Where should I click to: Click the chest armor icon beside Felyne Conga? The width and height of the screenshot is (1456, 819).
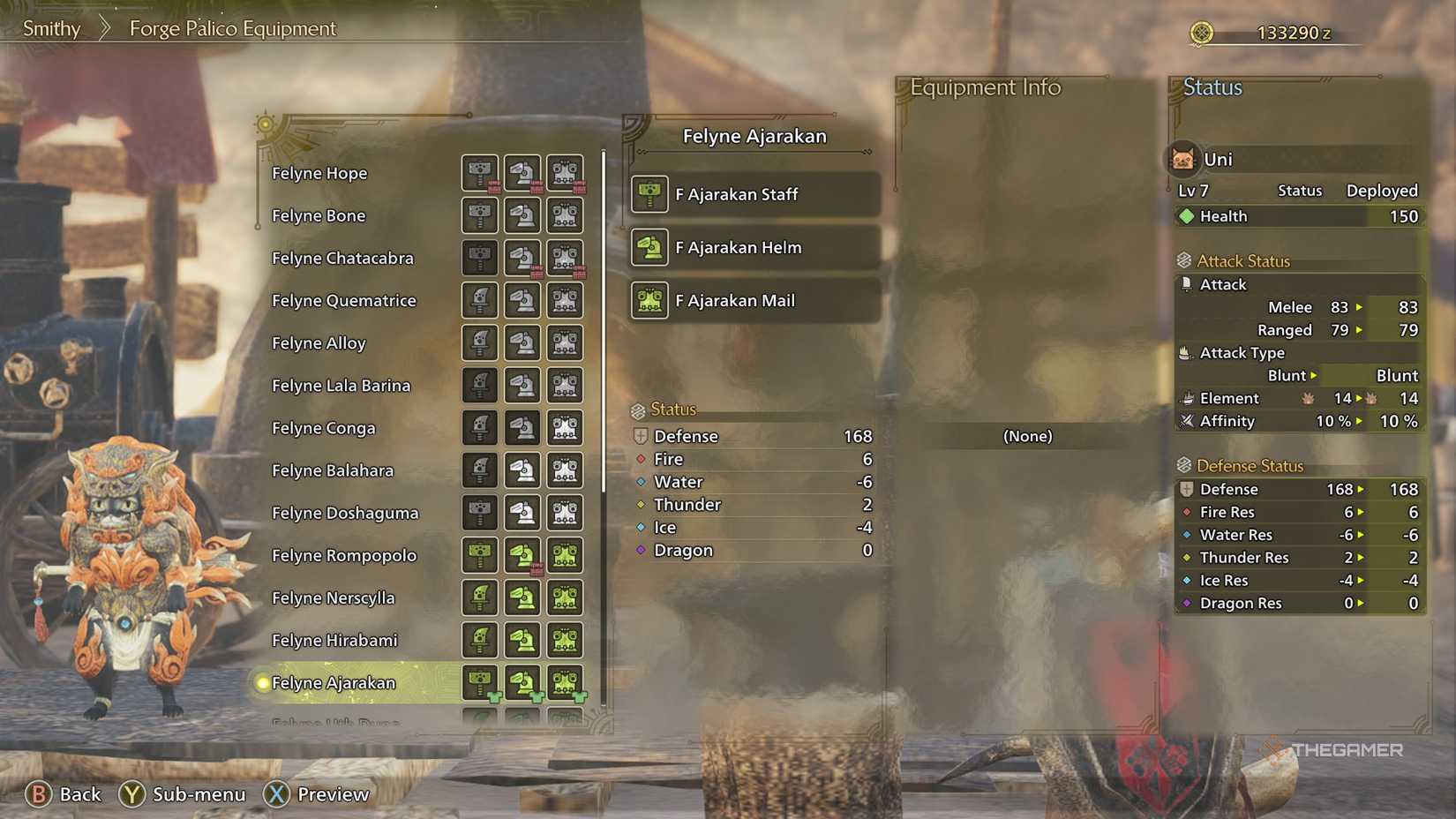565,428
